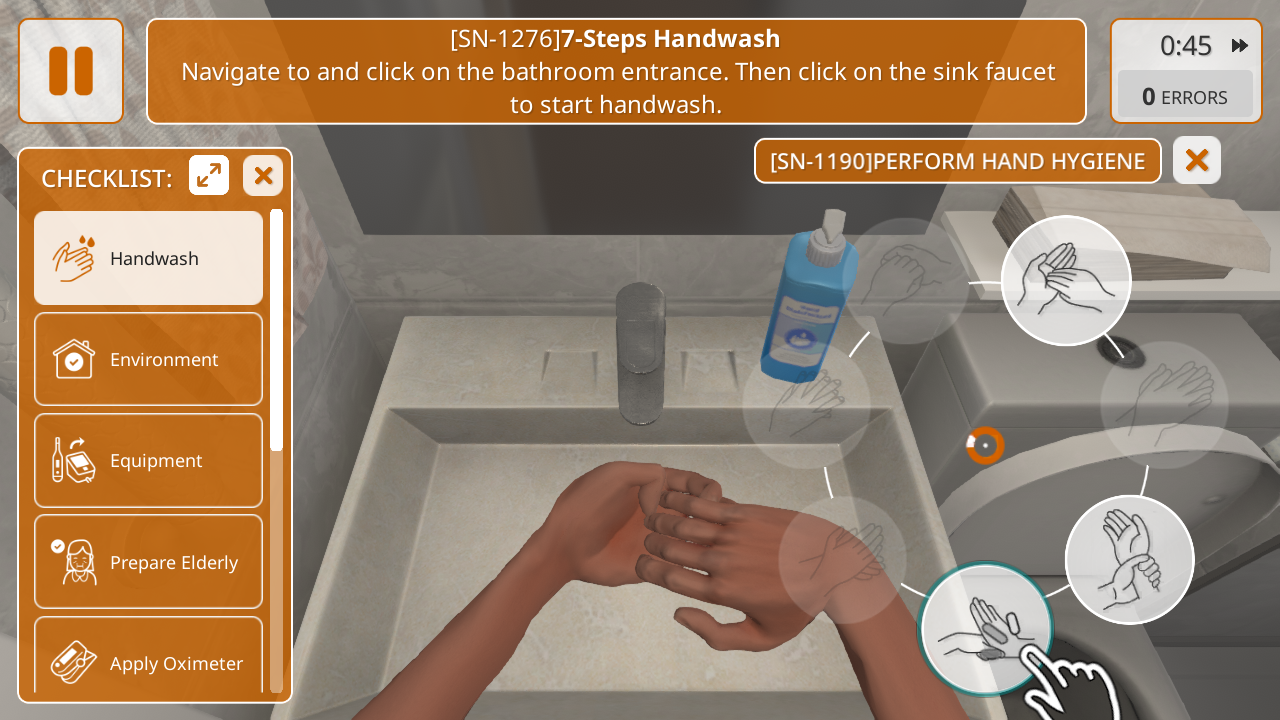Click the highlighted fingertips-on-palm step
This screenshot has height=720, width=1280.
pos(984,628)
